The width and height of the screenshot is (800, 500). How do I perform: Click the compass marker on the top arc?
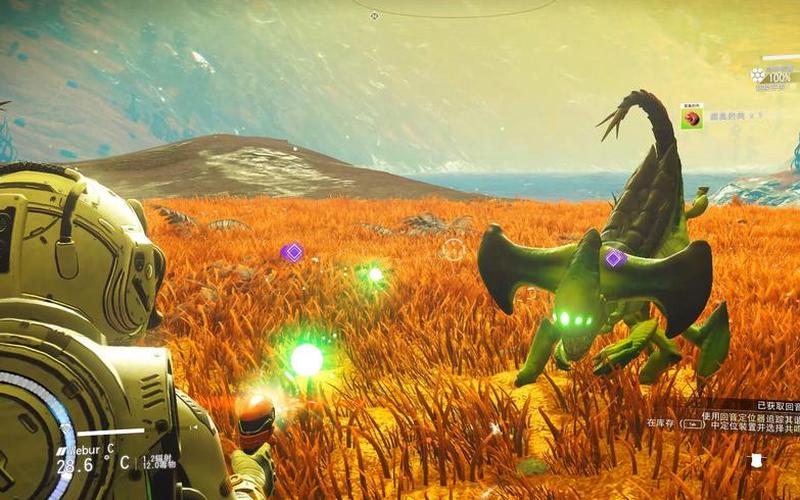[374, 16]
